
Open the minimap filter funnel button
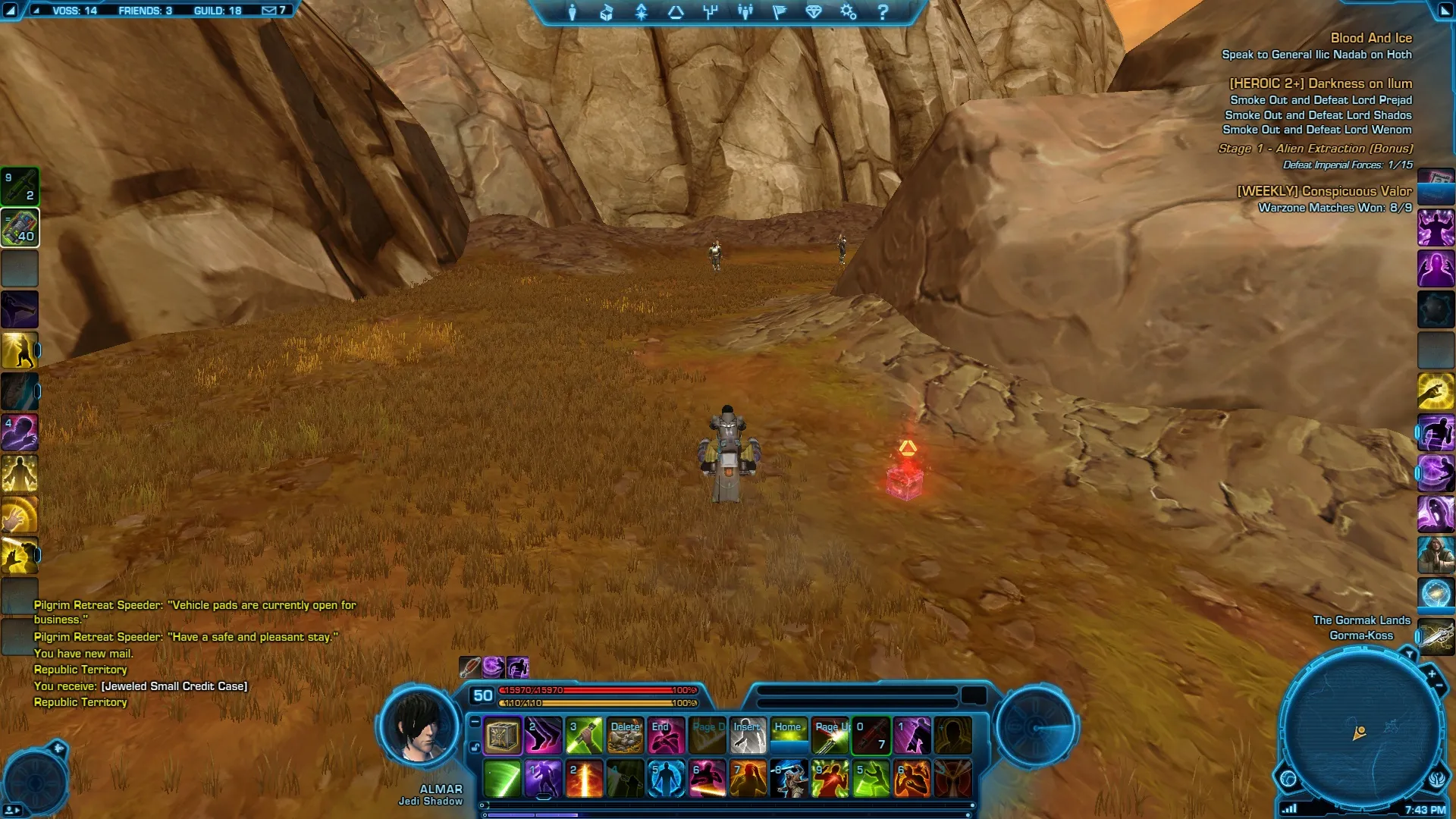pos(1409,654)
